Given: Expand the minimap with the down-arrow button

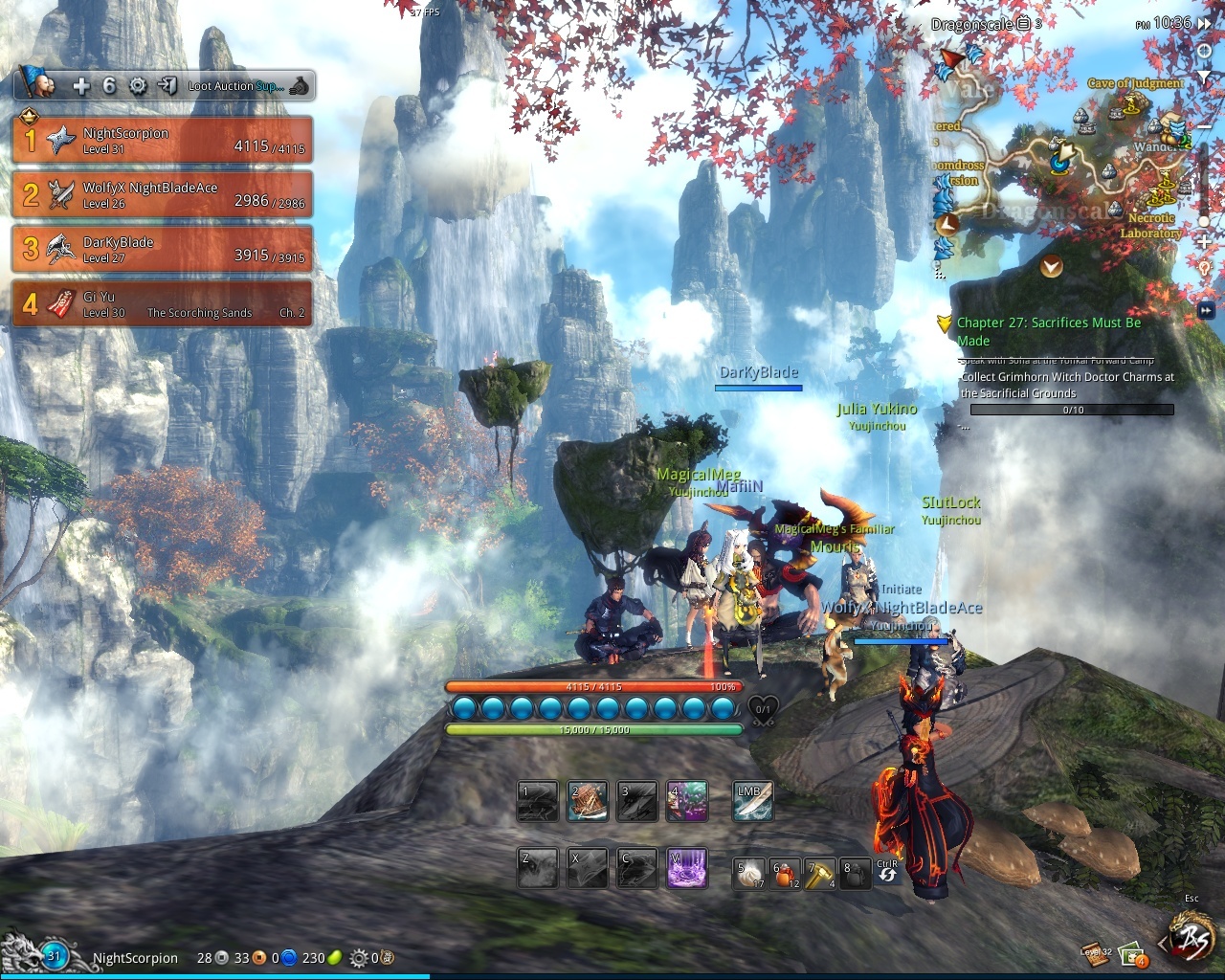Looking at the screenshot, I should [1051, 266].
